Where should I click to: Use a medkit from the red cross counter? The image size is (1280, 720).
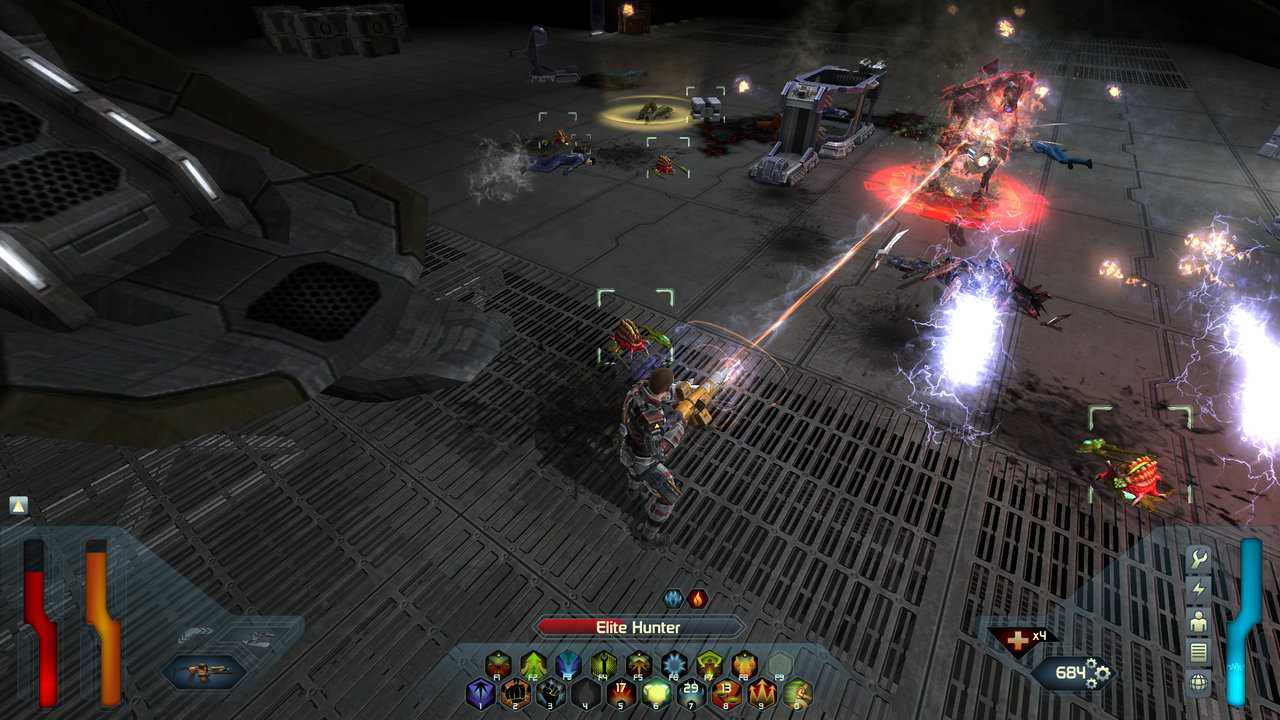click(x=1020, y=641)
